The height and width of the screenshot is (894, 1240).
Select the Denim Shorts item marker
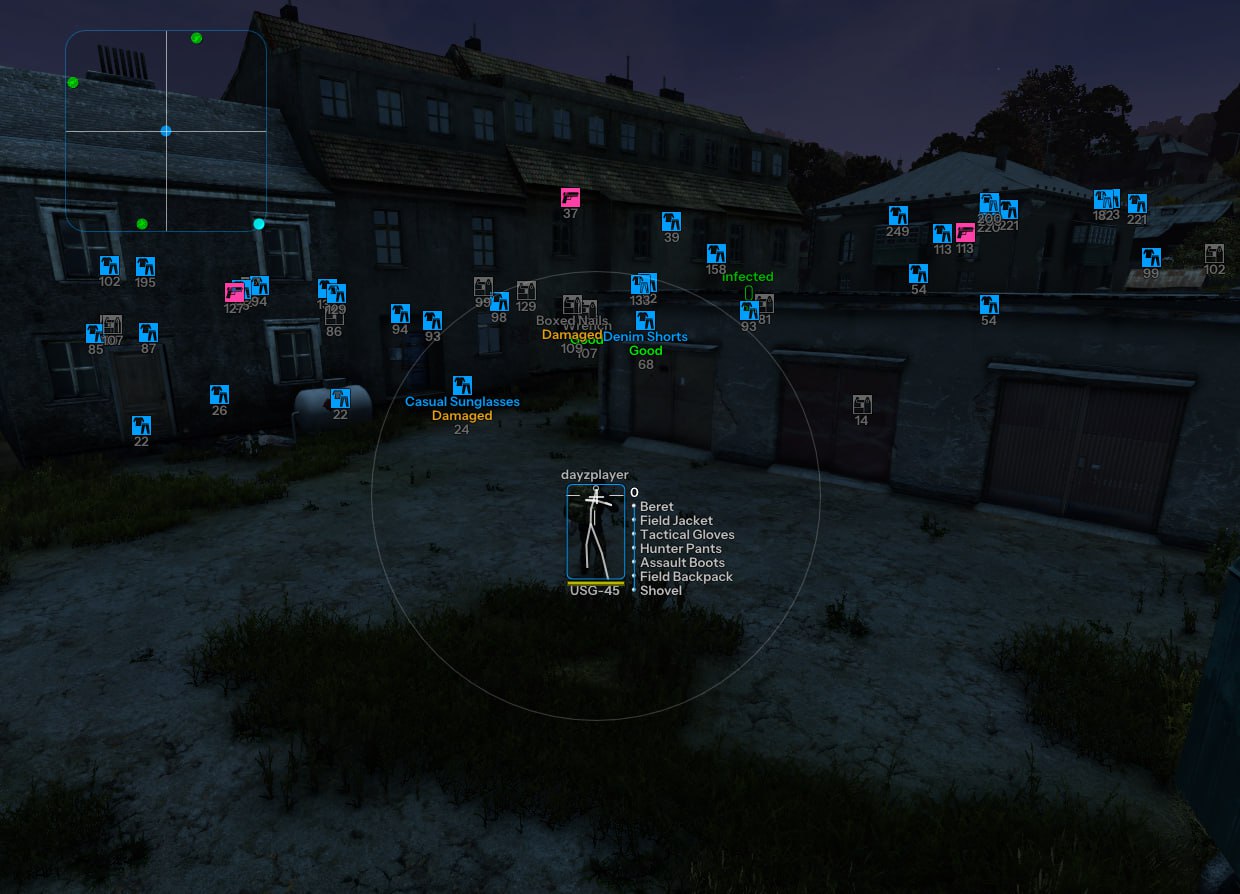pos(645,320)
